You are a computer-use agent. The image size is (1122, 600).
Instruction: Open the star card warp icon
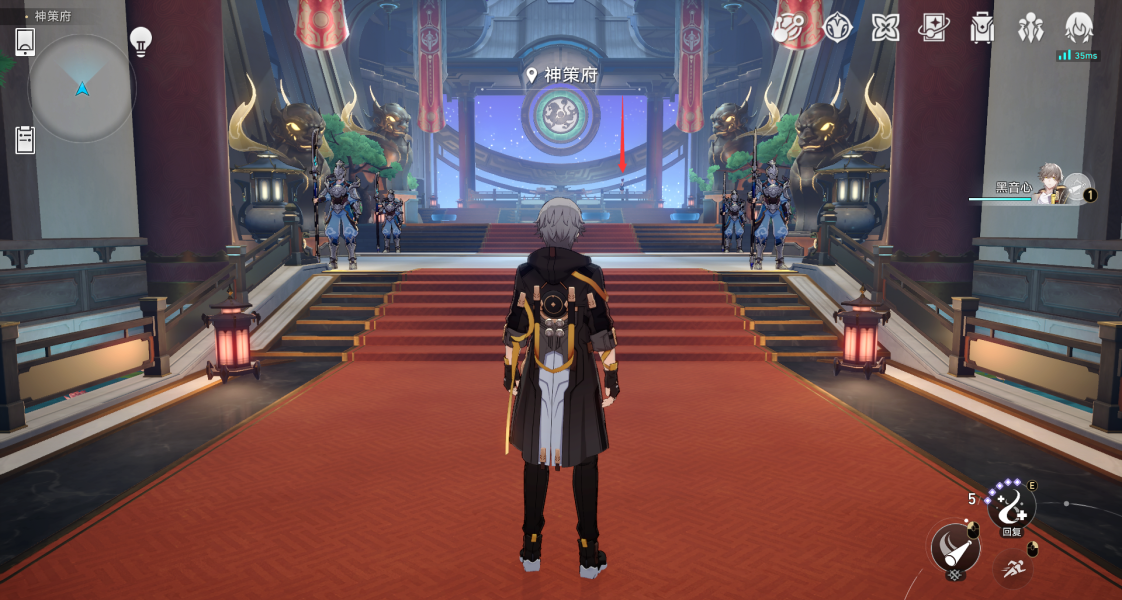click(x=933, y=28)
